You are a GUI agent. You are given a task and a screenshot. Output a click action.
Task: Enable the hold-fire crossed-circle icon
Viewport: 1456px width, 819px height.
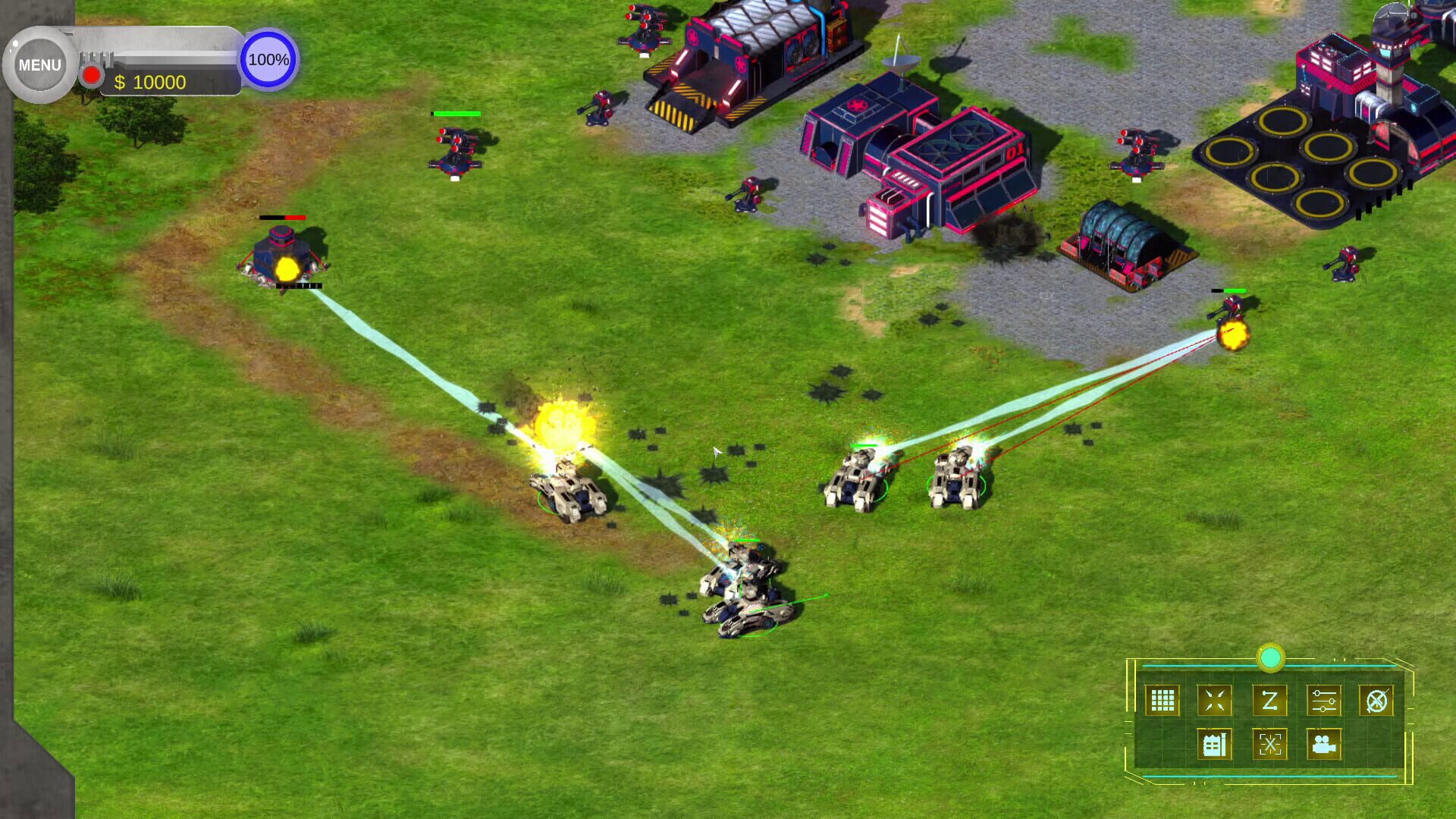click(1376, 701)
